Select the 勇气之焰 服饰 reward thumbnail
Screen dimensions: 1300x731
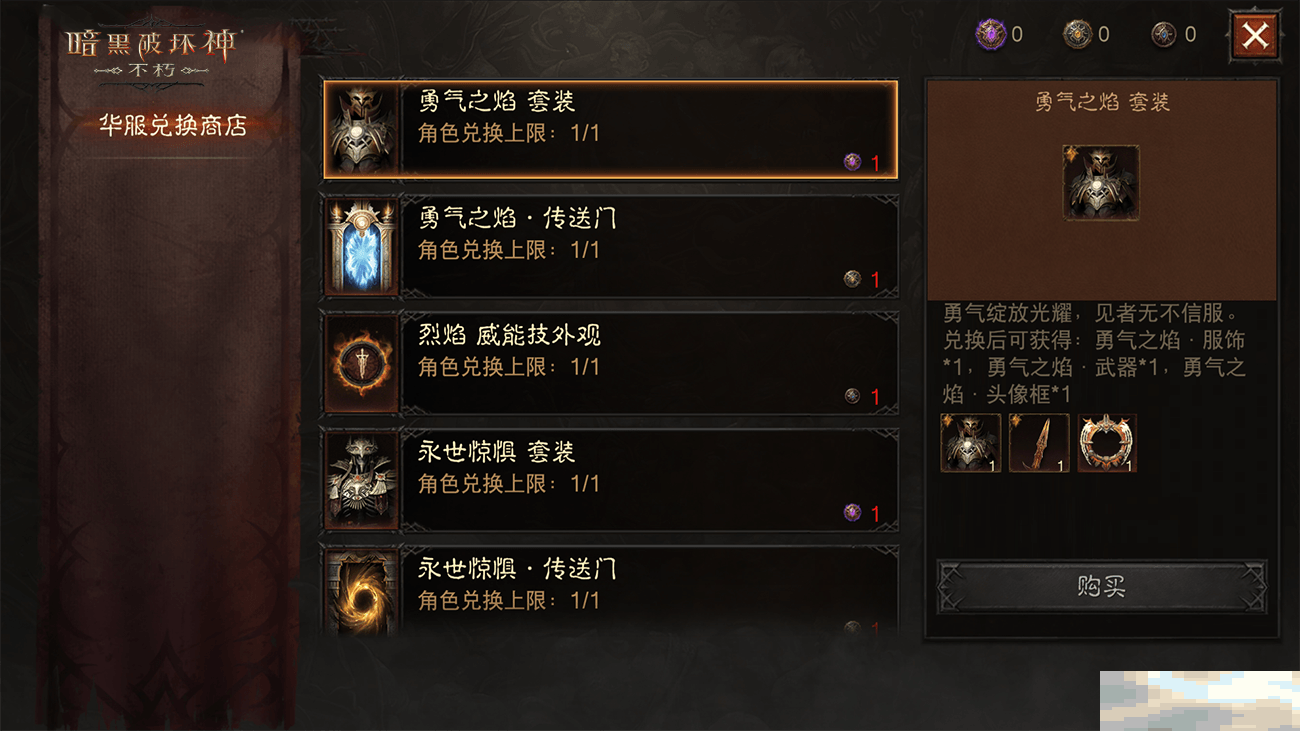970,443
